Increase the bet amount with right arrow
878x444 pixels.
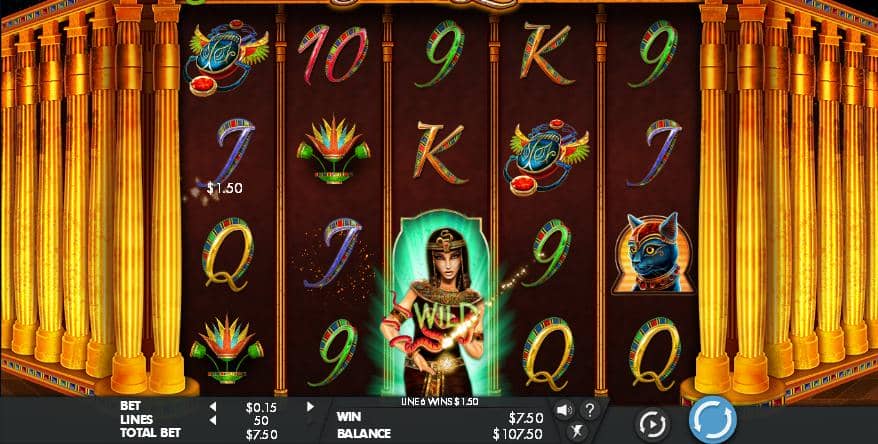(310, 407)
